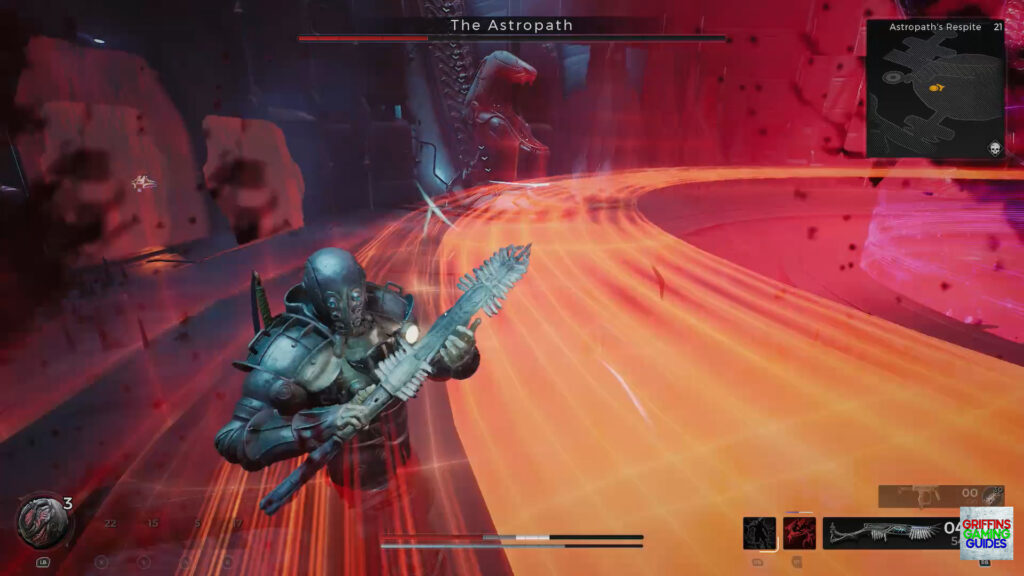Use the relic heart orb
1024x576 pixels.
[38, 520]
